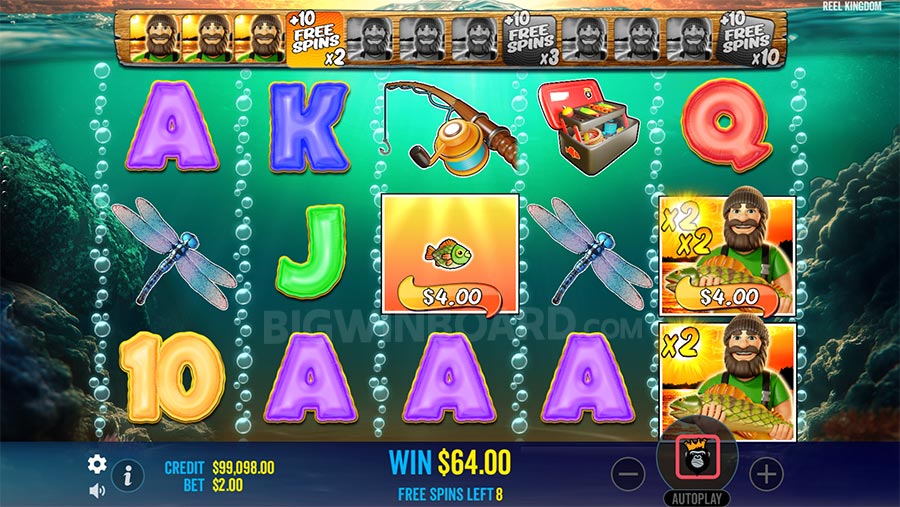Toggle the sound speaker icon

point(97,490)
